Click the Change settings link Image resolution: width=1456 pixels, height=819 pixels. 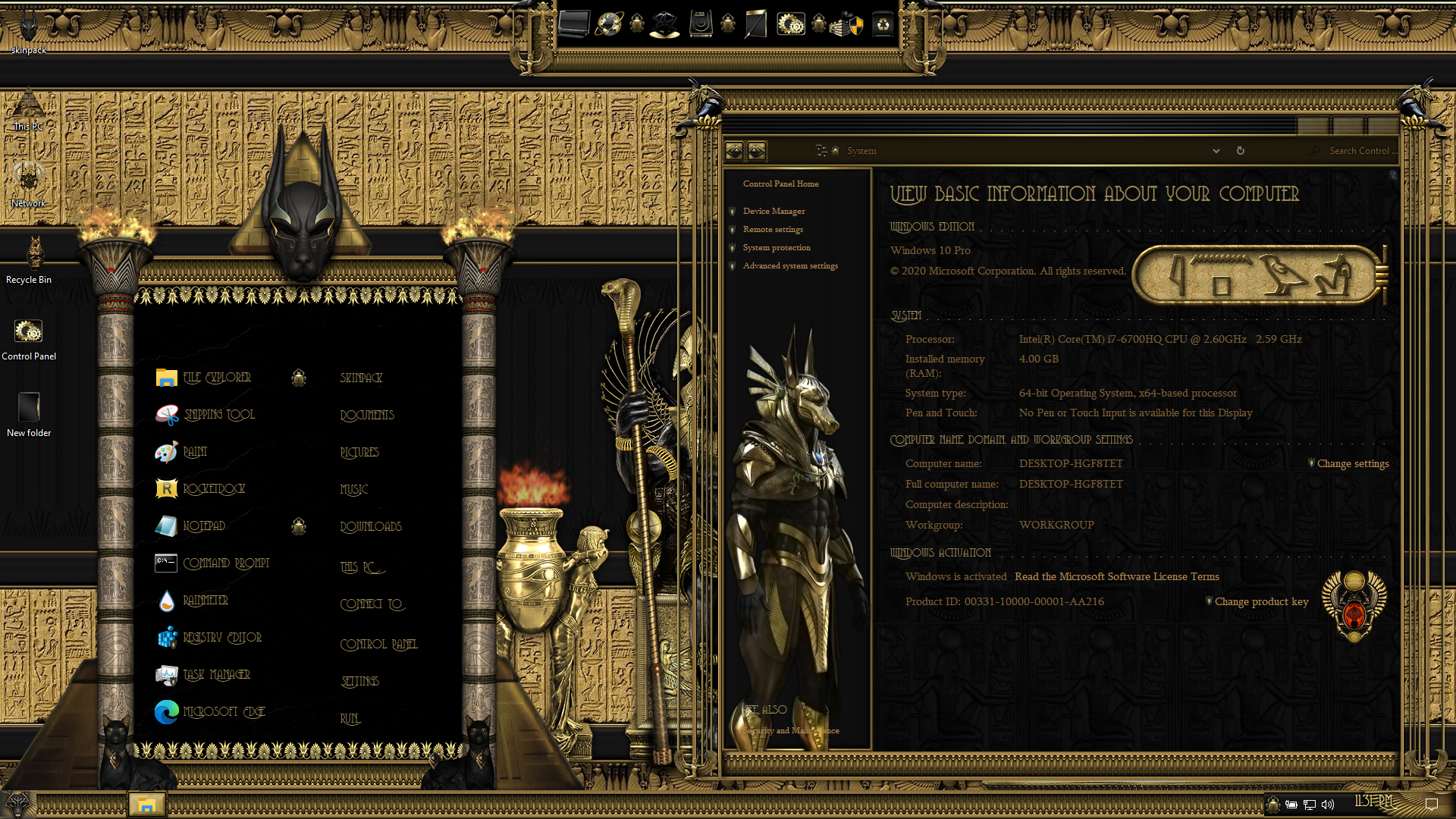click(1353, 464)
